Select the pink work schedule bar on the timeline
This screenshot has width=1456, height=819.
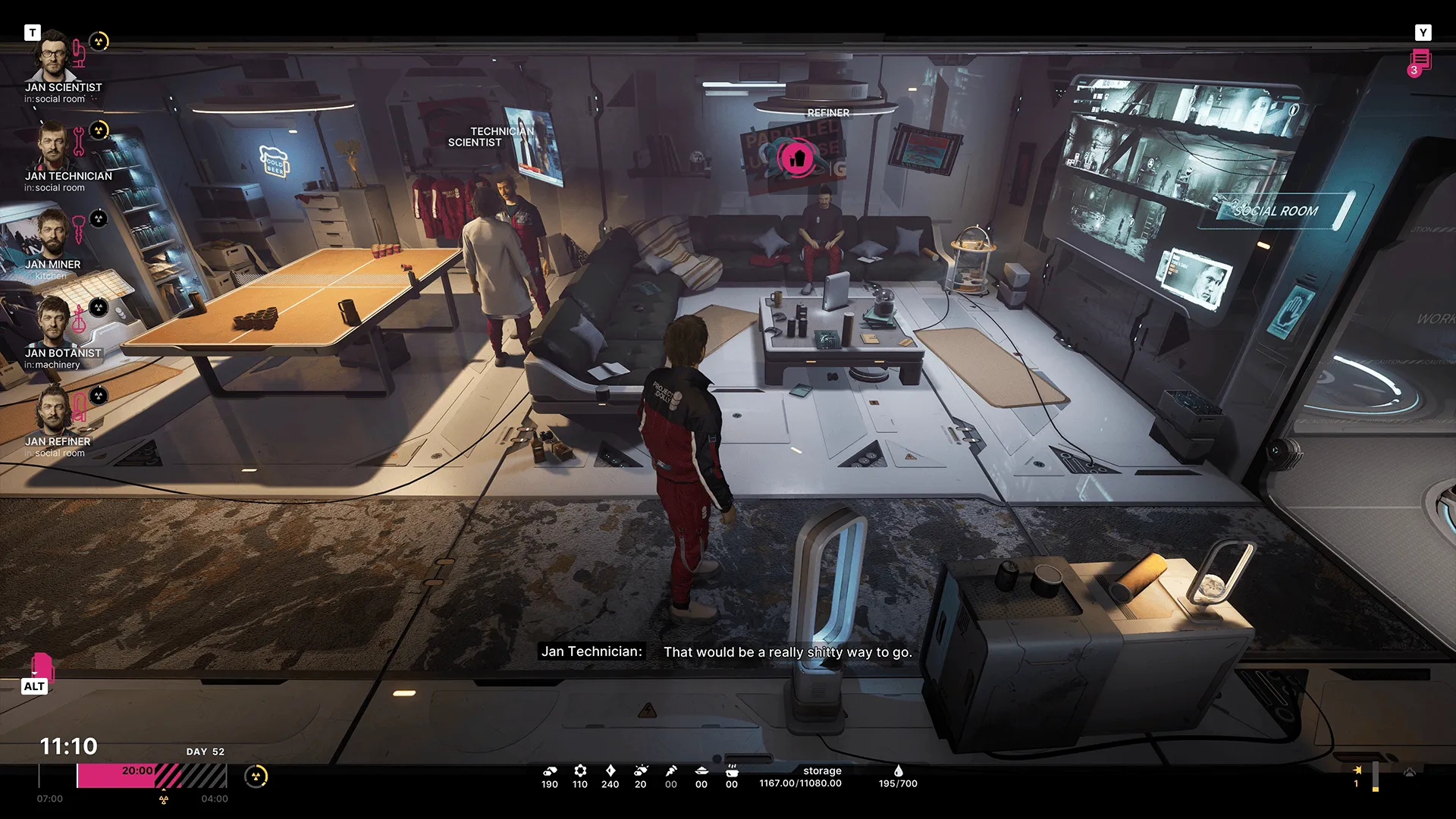(x=115, y=776)
